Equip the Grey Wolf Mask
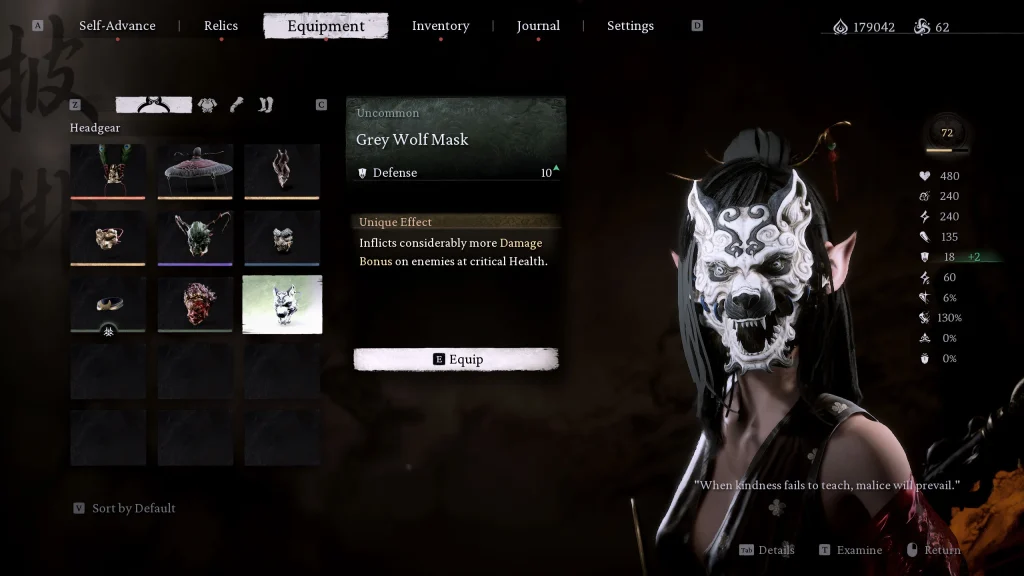The height and width of the screenshot is (576, 1024). tap(456, 360)
